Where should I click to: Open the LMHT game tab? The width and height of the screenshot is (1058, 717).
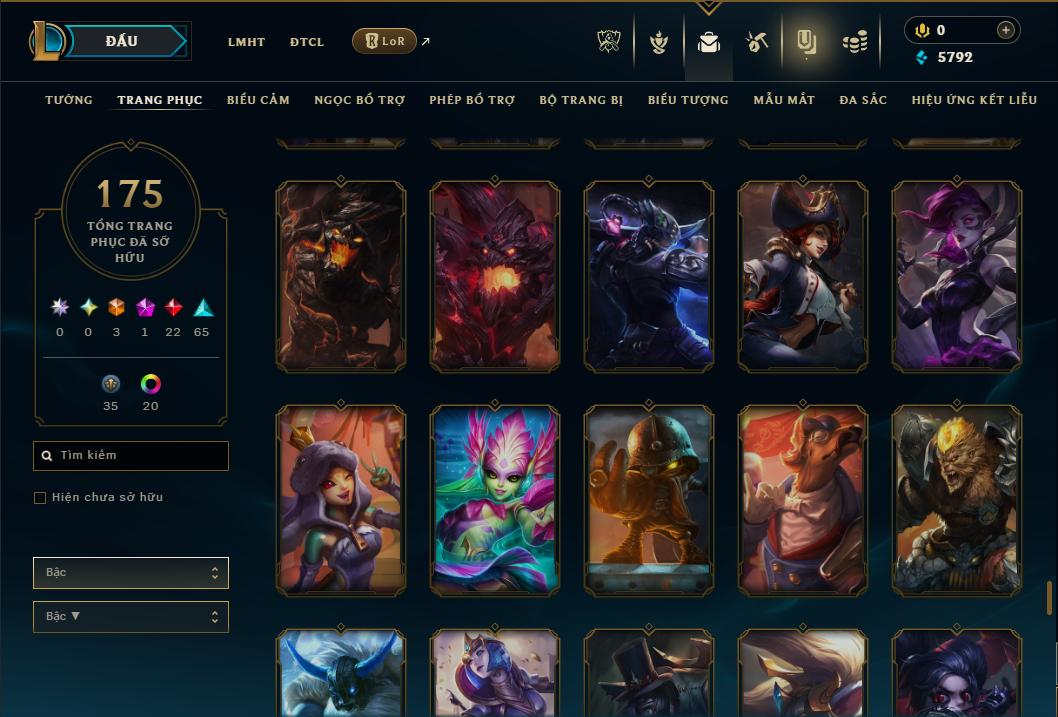(x=246, y=42)
